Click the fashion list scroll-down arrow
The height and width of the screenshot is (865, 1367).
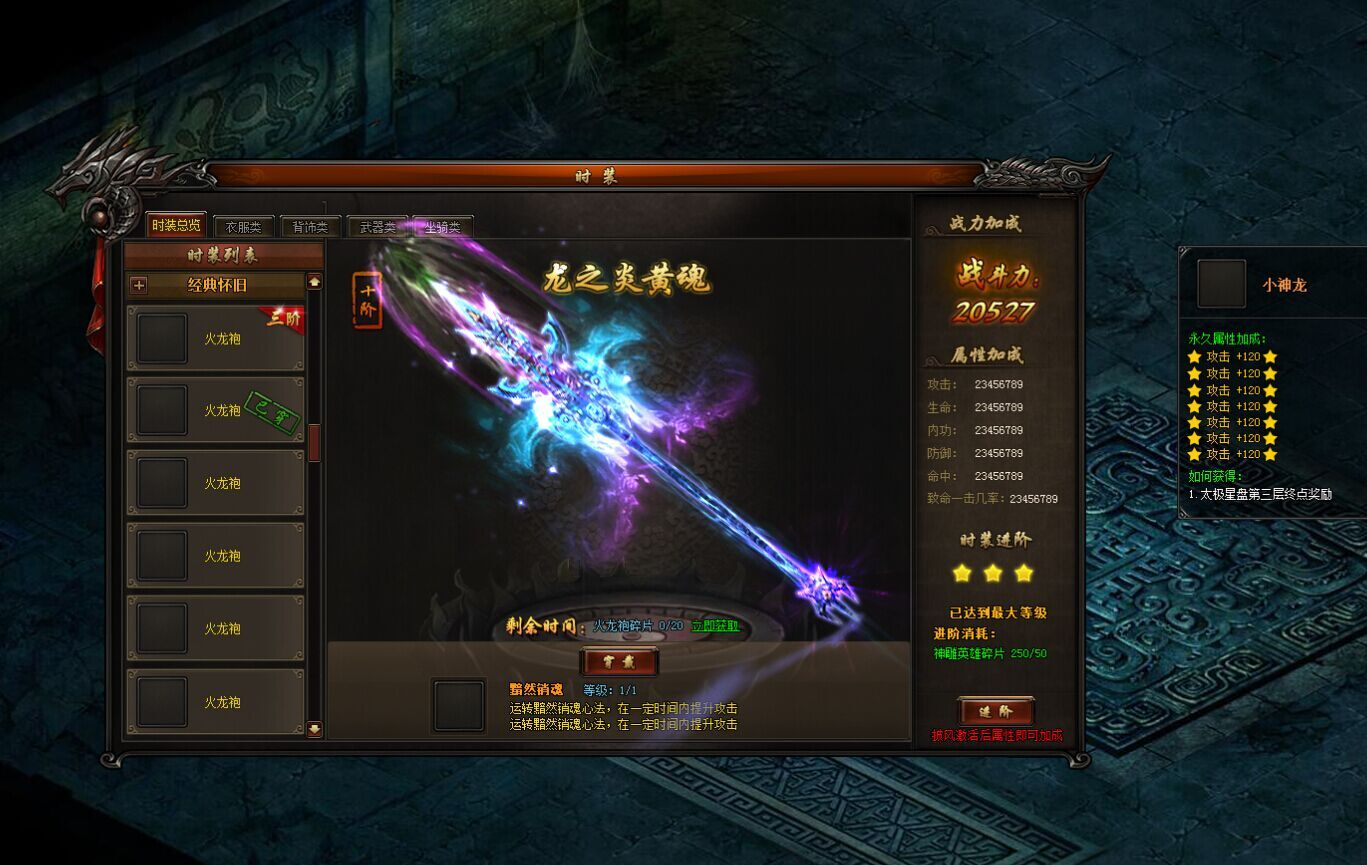[x=314, y=728]
